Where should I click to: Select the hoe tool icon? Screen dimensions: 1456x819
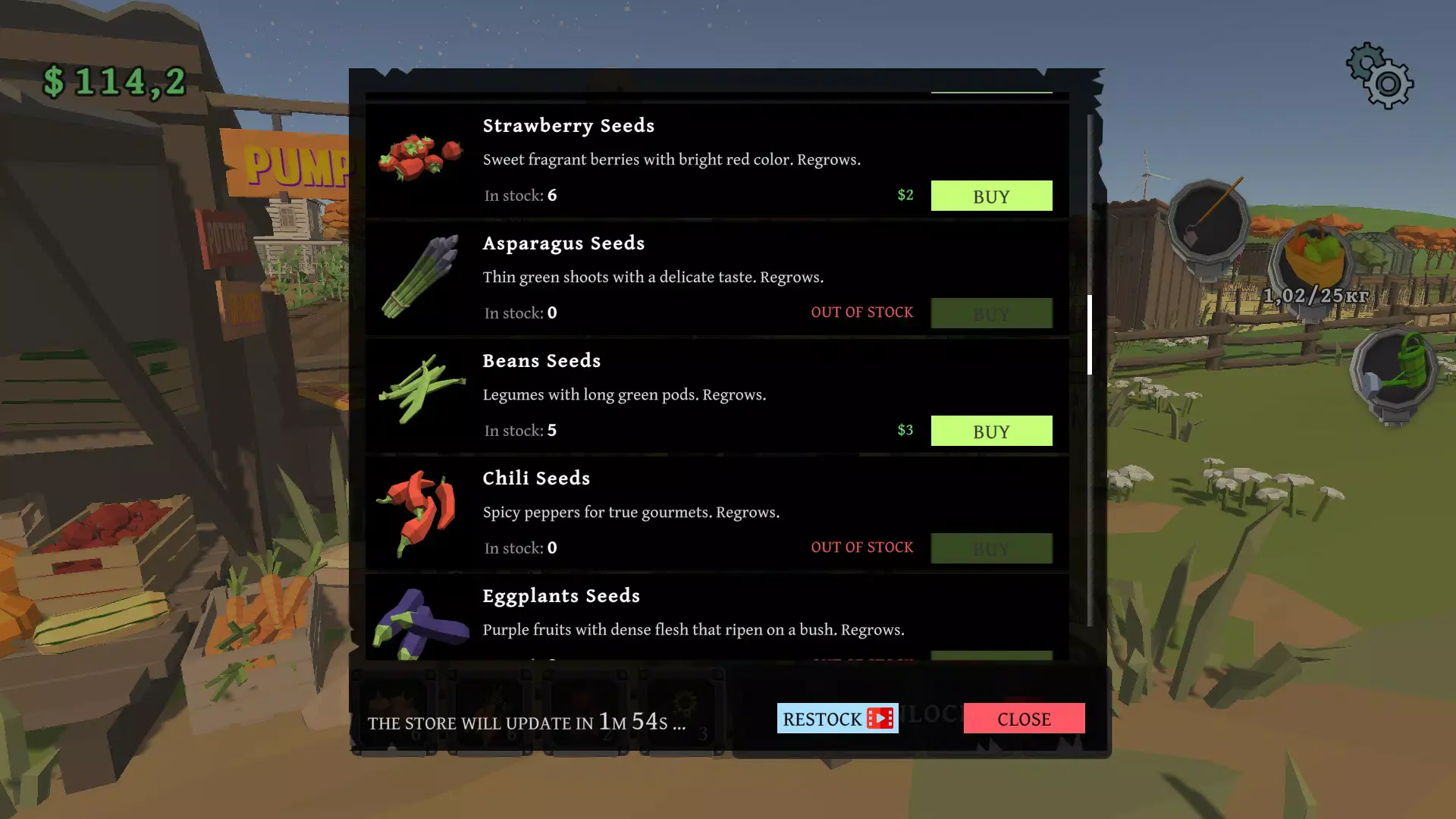tap(1208, 222)
